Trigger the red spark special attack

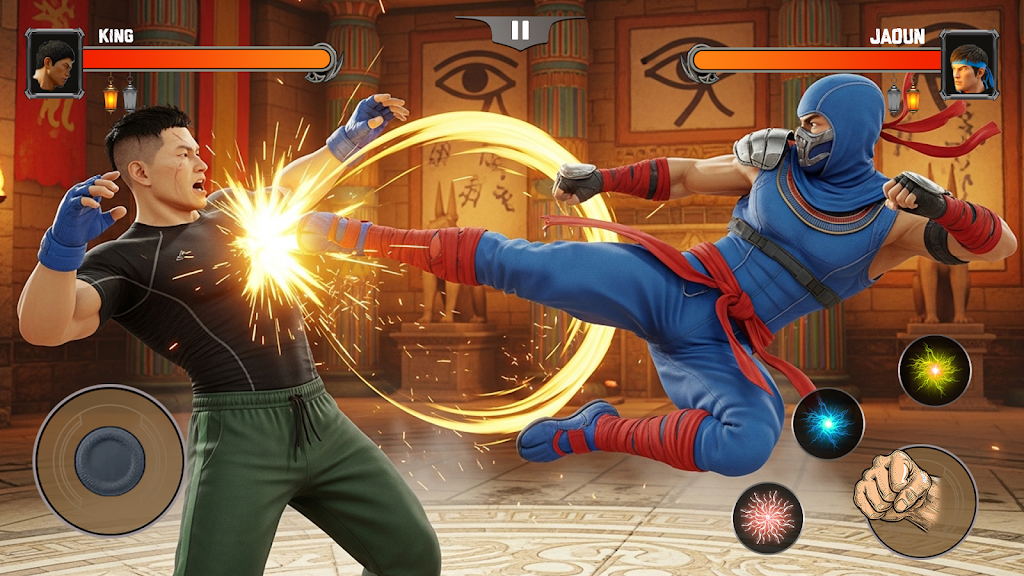pyautogui.click(x=768, y=517)
